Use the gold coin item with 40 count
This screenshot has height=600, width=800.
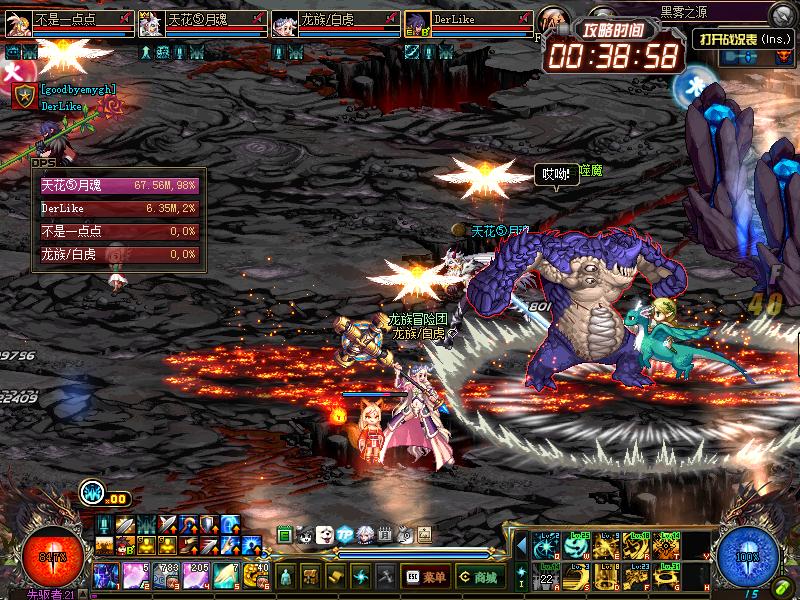tap(256, 575)
